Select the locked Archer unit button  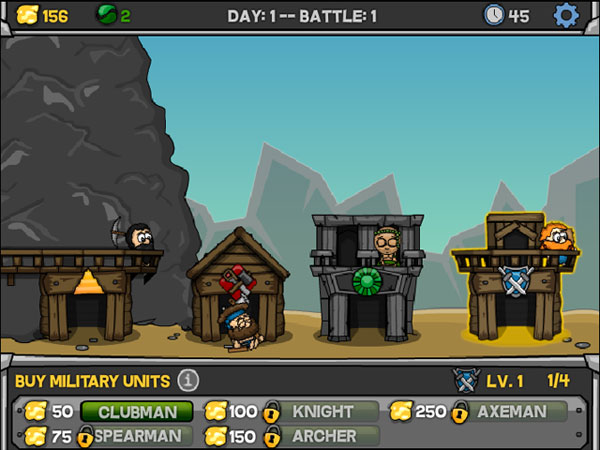point(322,435)
